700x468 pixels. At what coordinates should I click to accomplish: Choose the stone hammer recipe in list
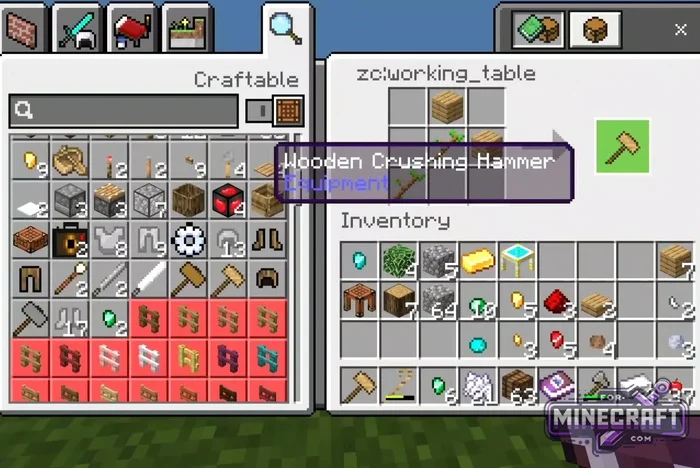(28, 318)
